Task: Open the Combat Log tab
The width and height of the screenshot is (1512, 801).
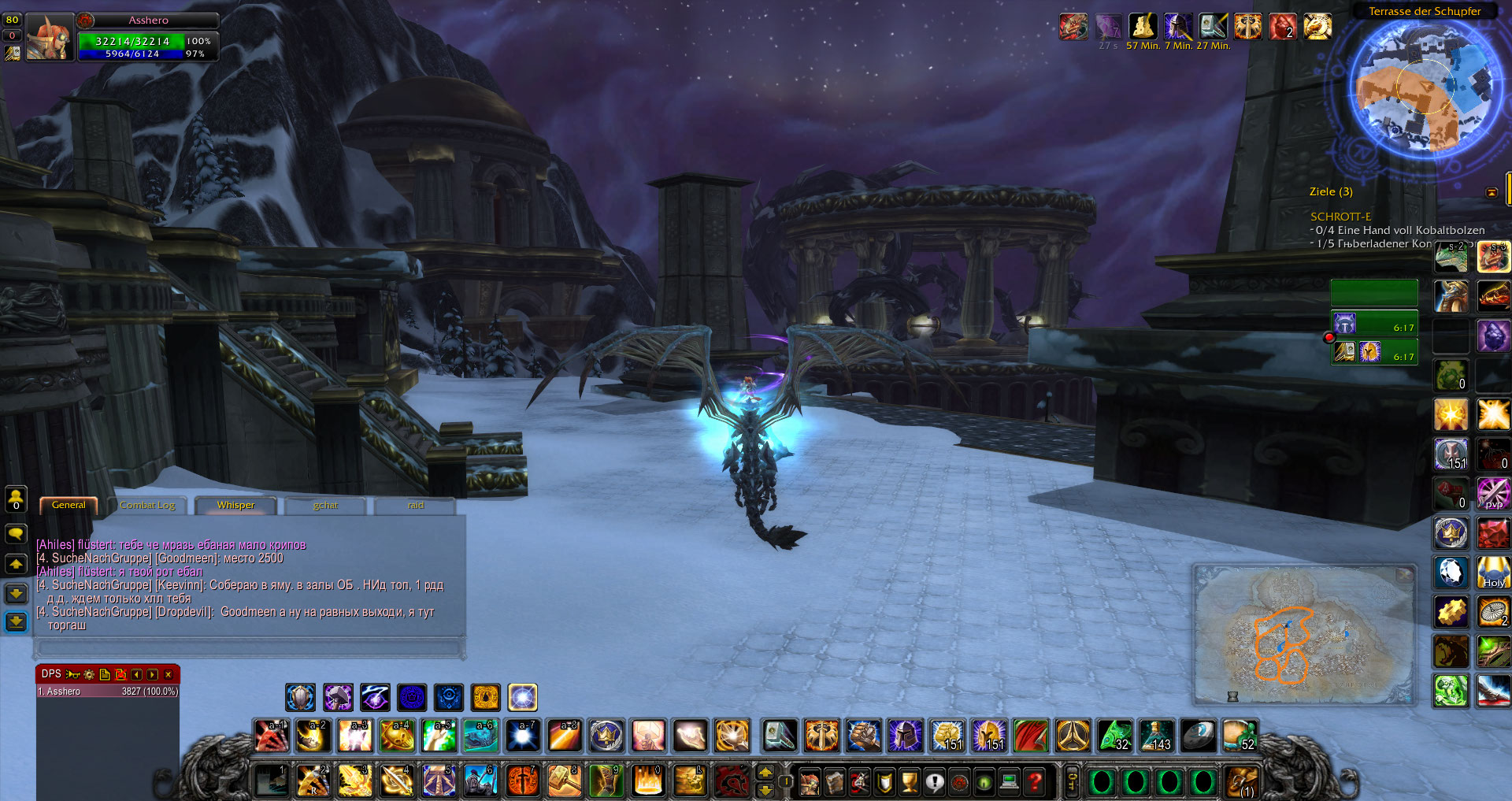Action: 147,506
